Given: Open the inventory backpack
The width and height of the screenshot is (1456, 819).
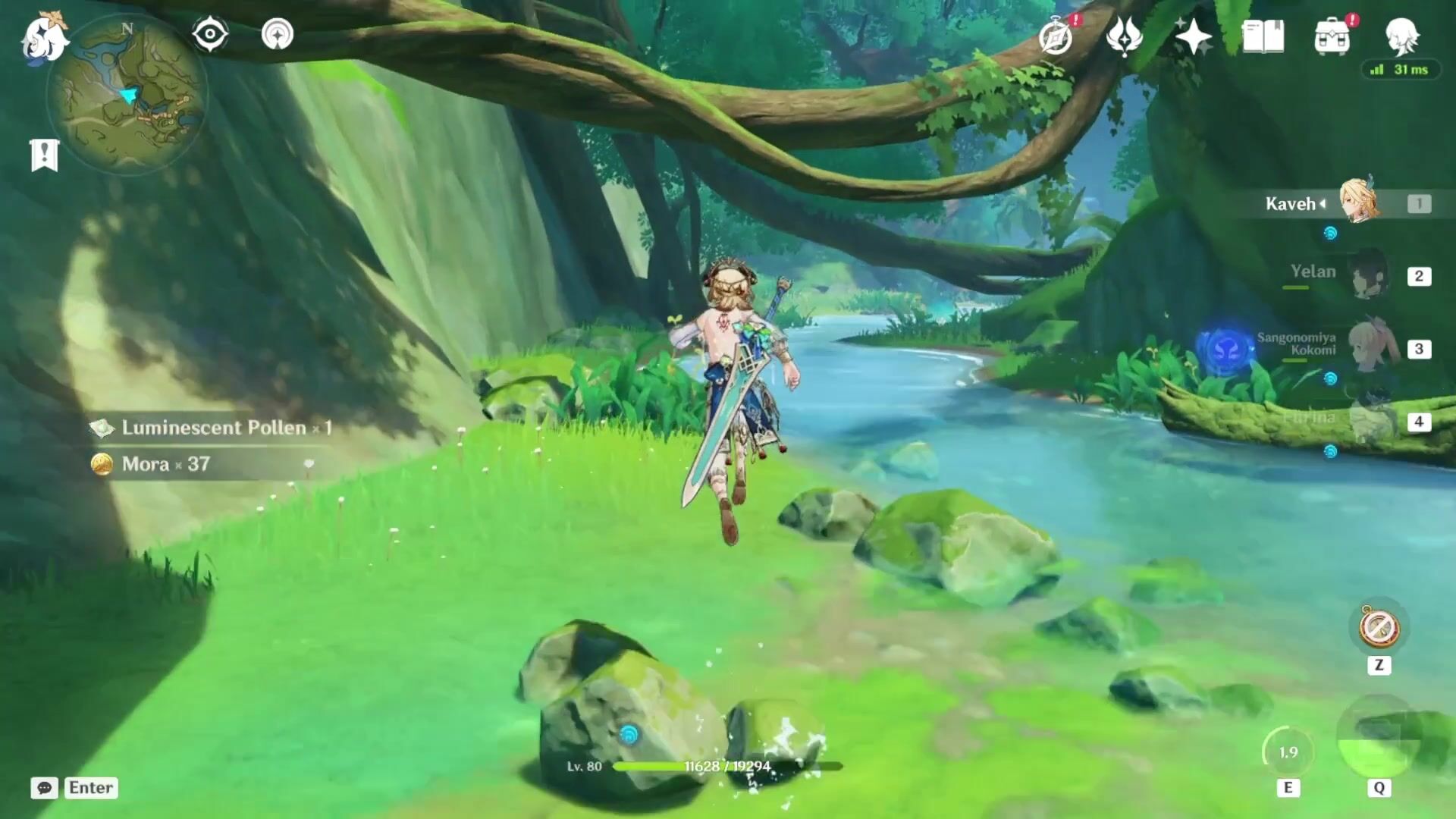Looking at the screenshot, I should pos(1332,36).
